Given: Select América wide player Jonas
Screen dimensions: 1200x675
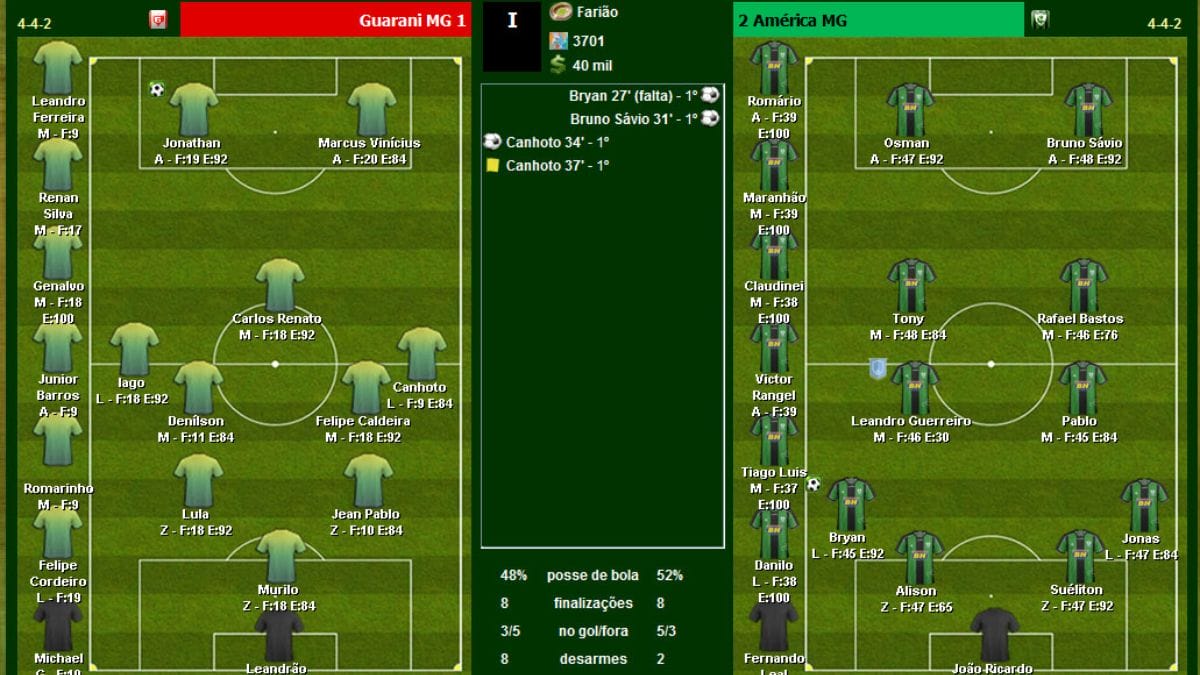Looking at the screenshot, I should point(1143,505).
